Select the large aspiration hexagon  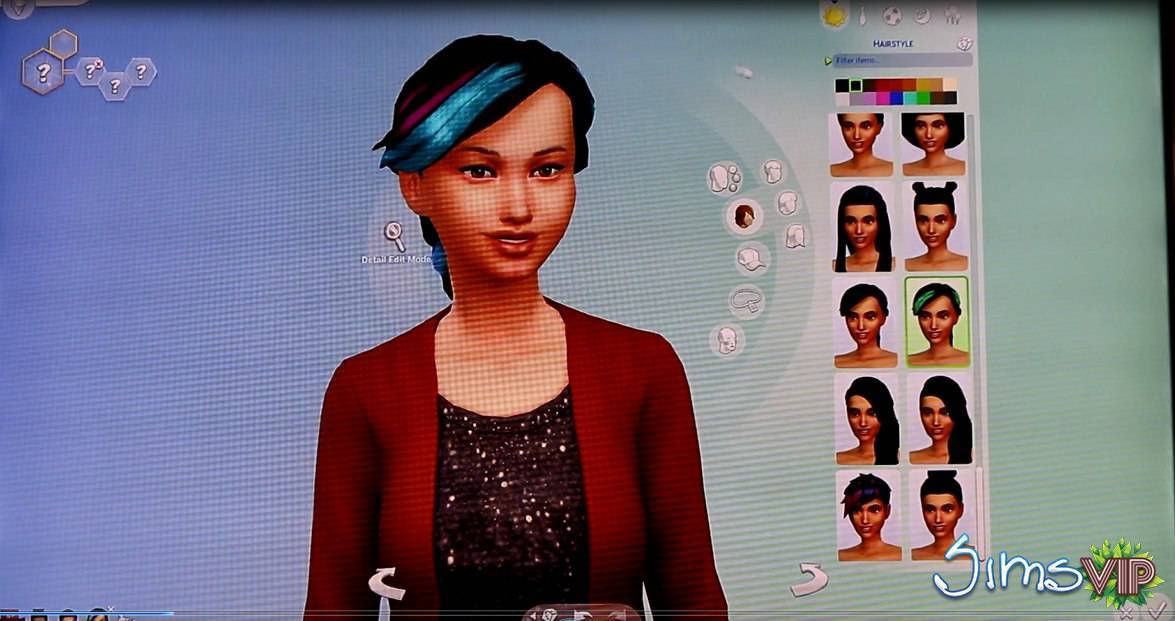(44, 72)
